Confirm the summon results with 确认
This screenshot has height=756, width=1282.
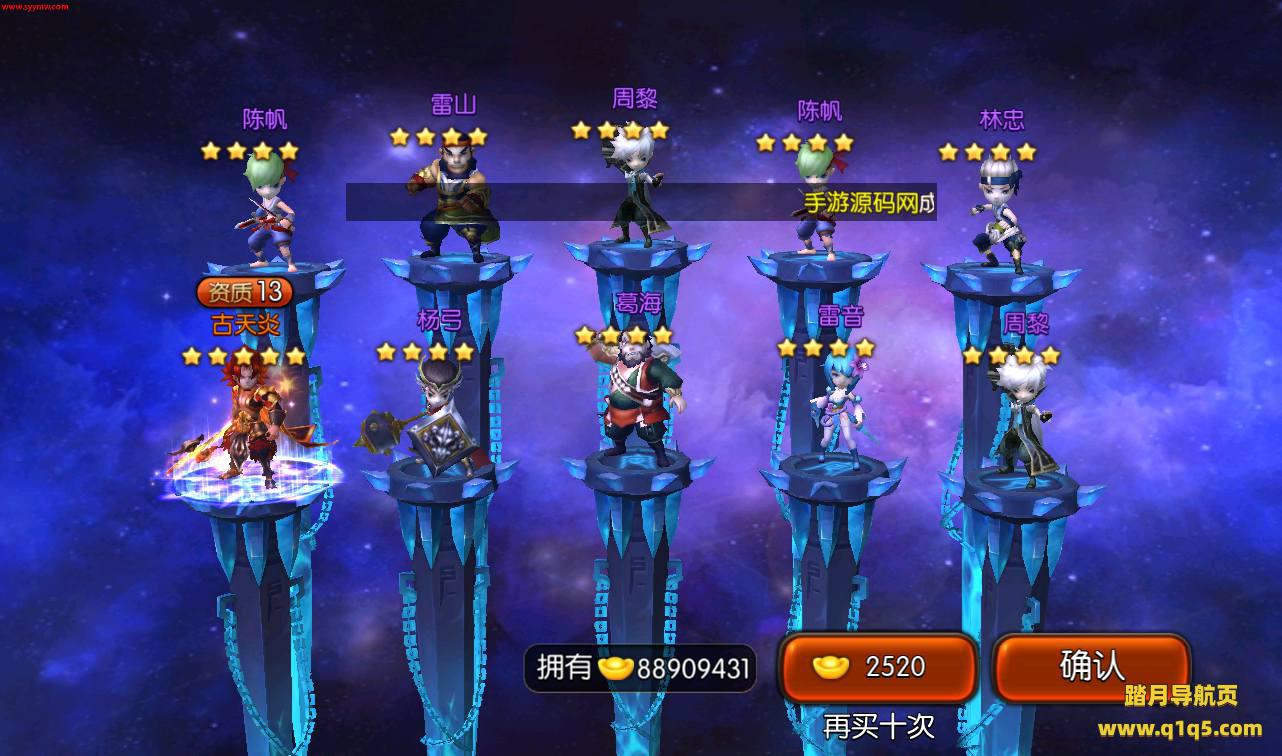click(1091, 666)
